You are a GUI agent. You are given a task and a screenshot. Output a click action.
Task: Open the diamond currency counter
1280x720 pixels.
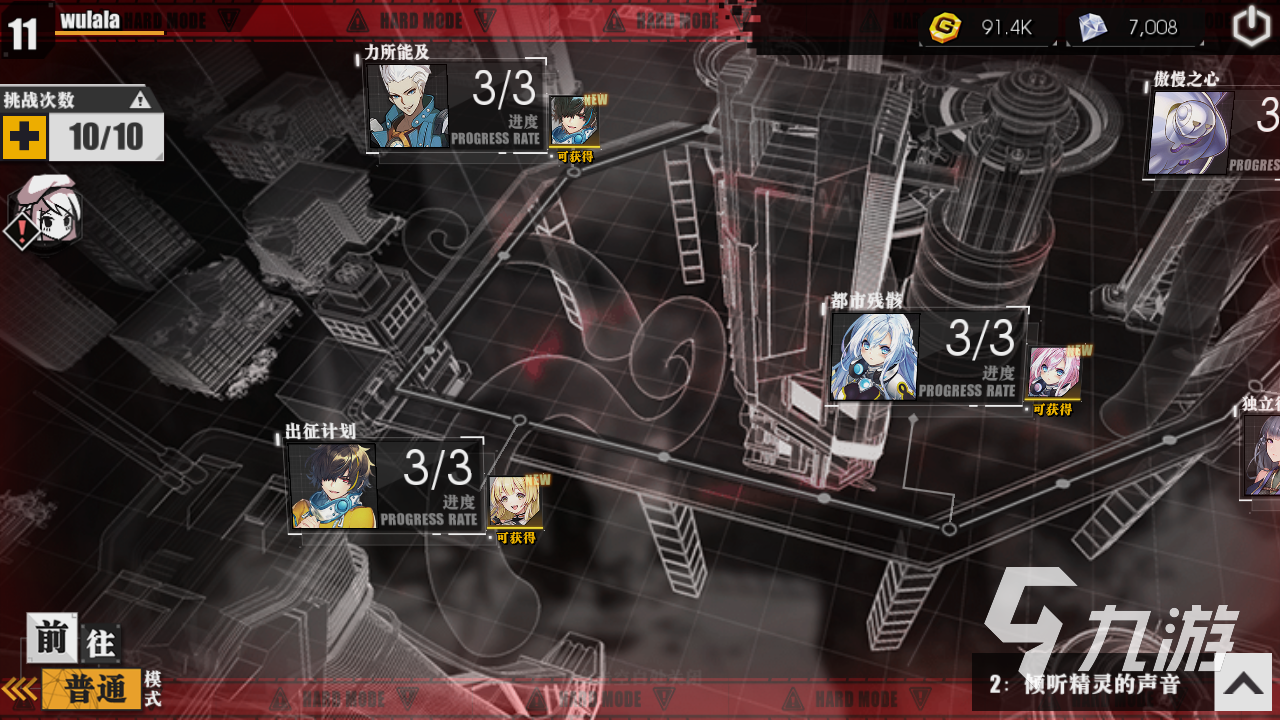[1135, 28]
